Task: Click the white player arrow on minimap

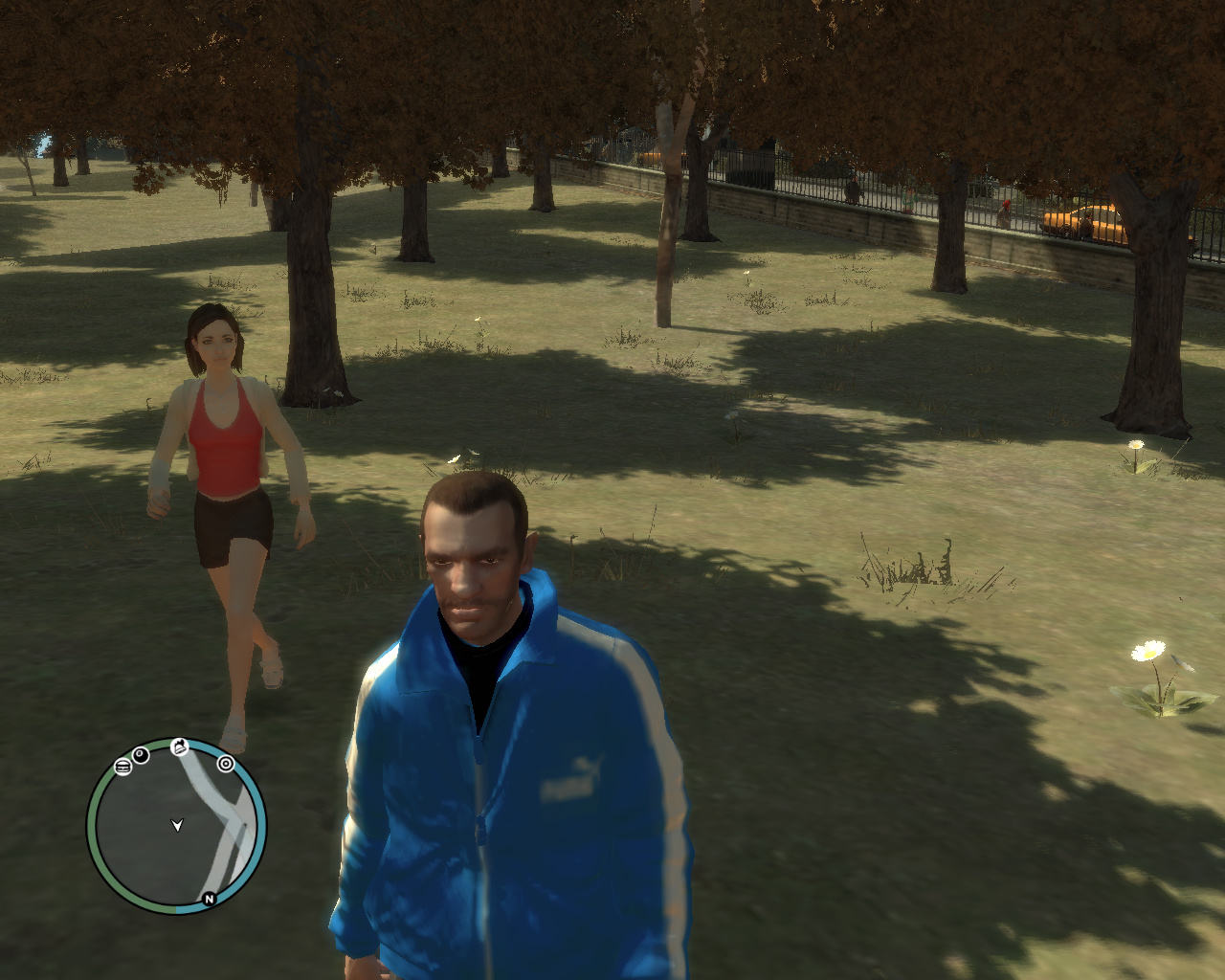Action: coord(177,825)
